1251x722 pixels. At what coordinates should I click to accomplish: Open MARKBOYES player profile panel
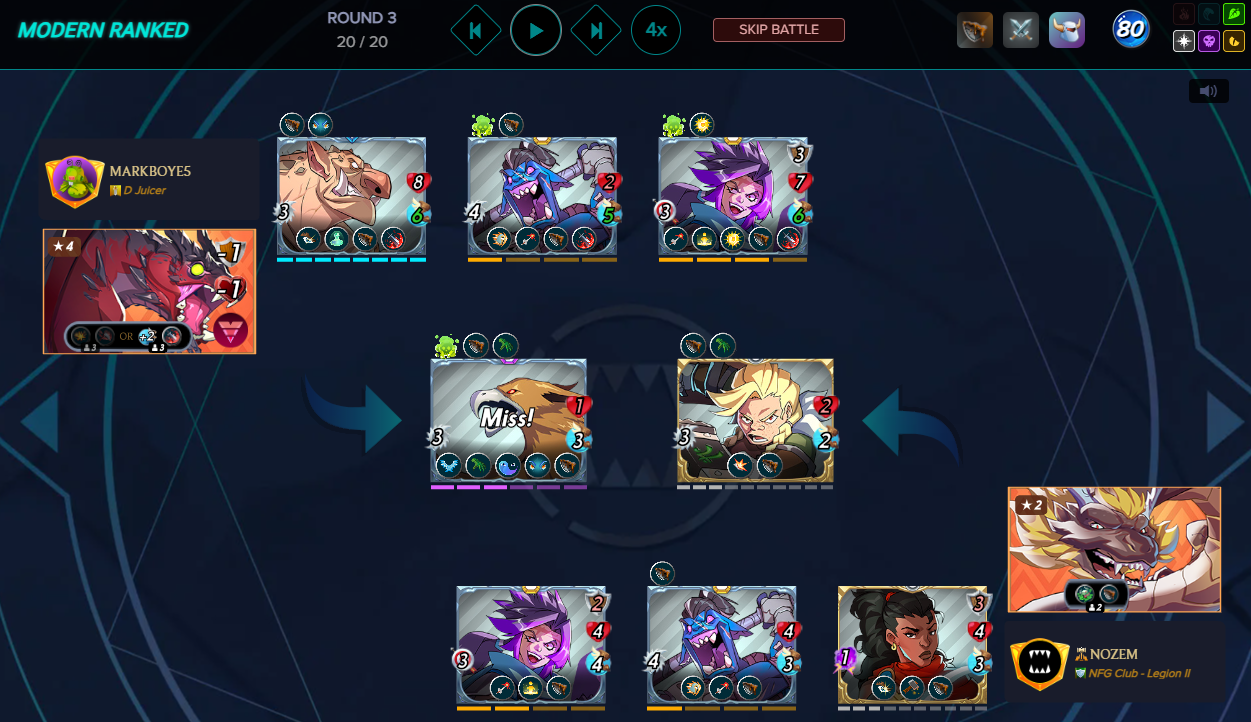(x=149, y=180)
